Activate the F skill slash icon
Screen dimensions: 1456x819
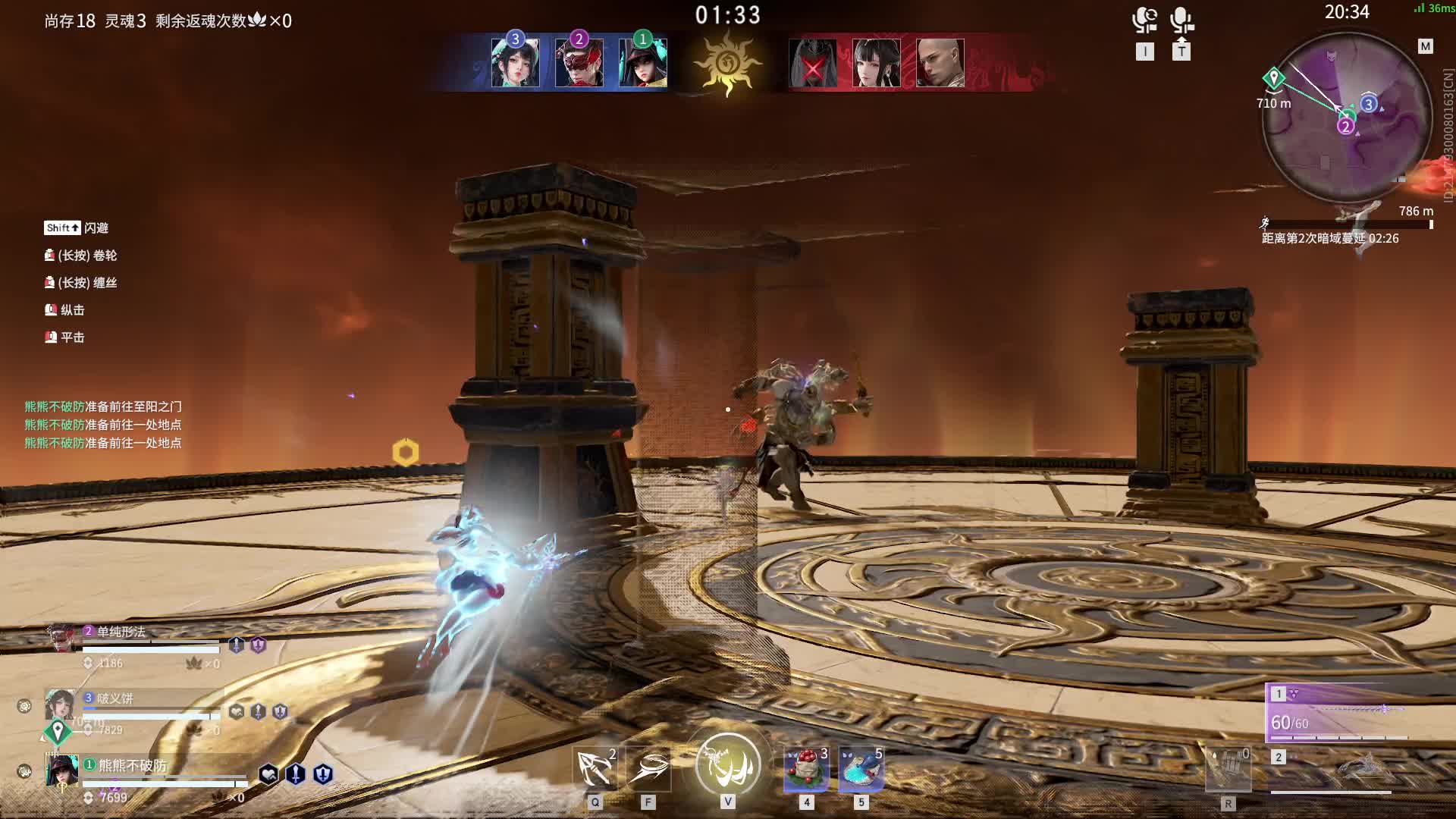point(648,769)
